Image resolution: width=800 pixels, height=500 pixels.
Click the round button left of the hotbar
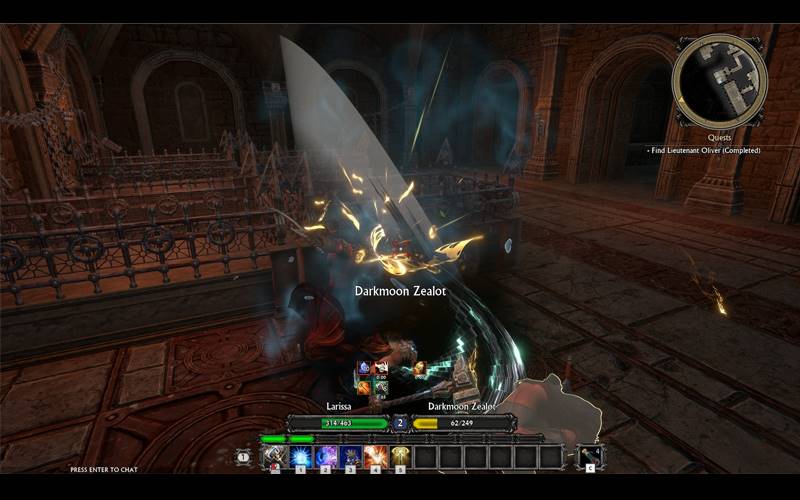click(243, 457)
